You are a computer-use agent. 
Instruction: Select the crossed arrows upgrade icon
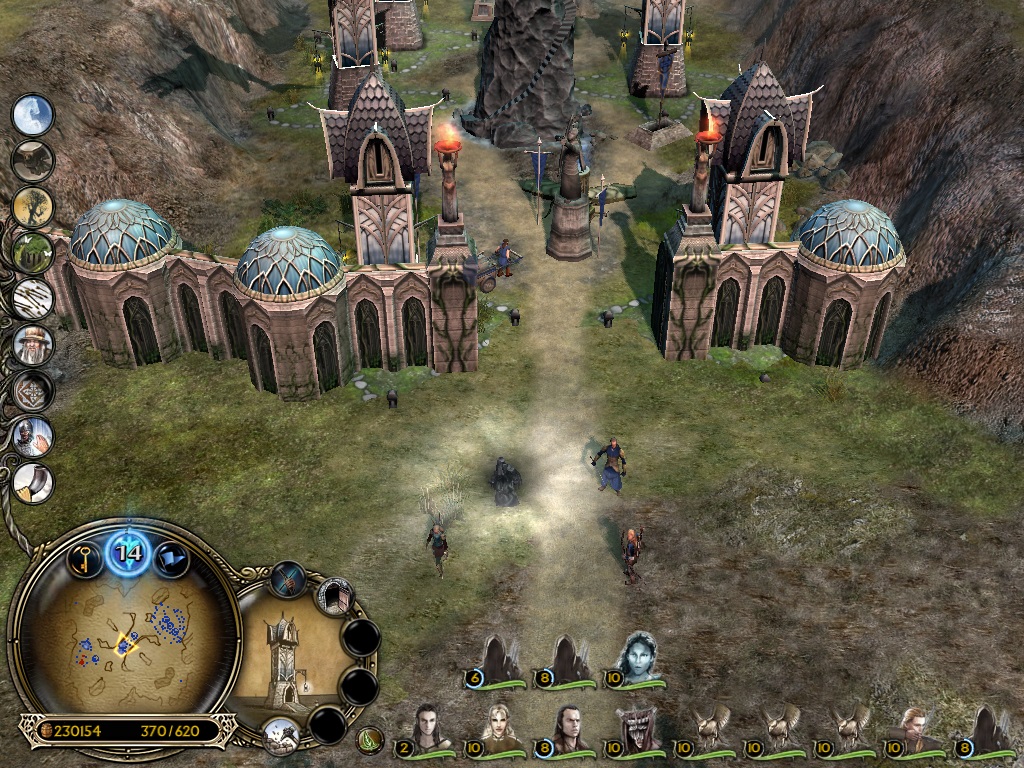pyautogui.click(x=289, y=580)
